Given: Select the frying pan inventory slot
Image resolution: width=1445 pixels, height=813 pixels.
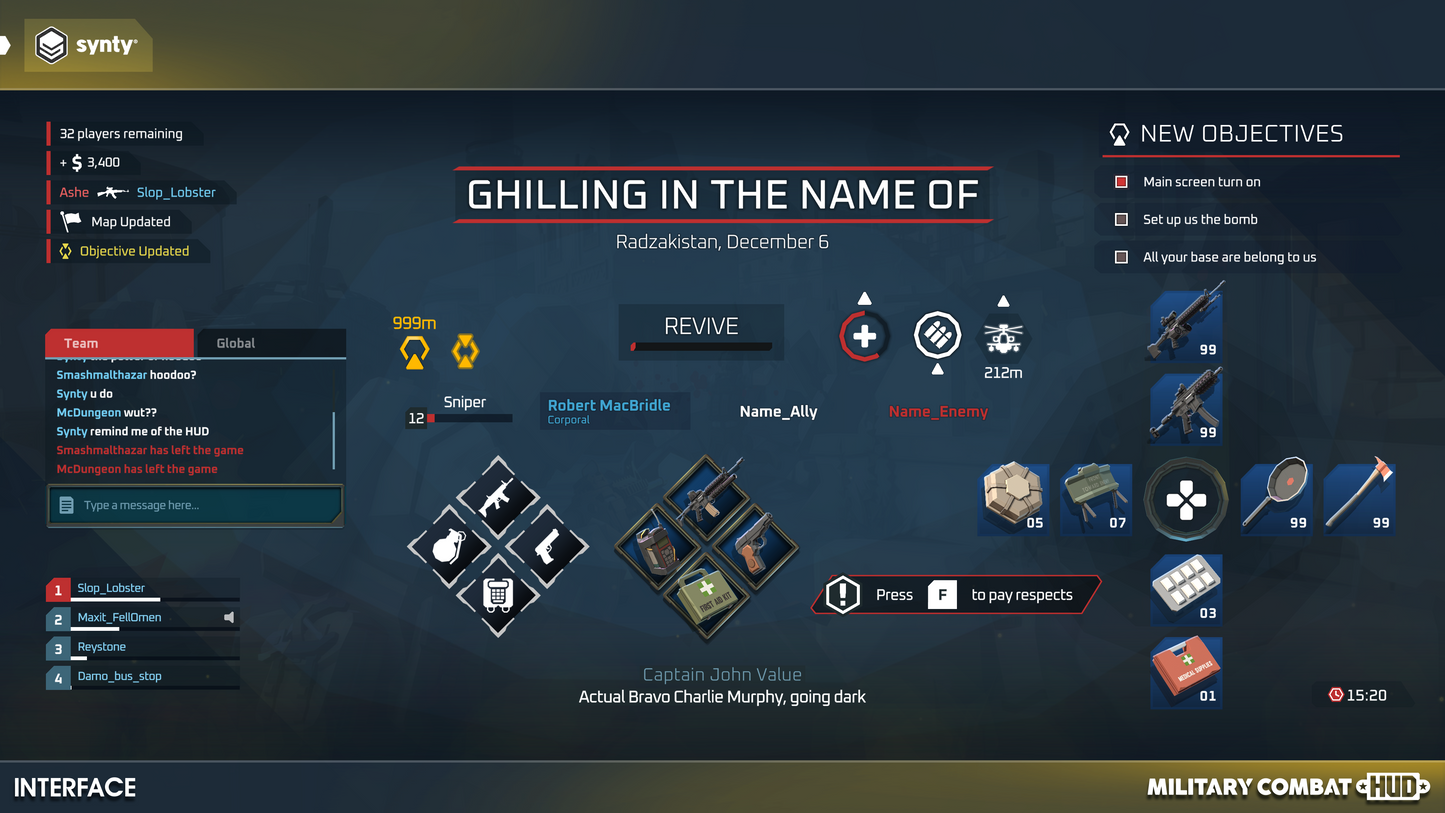Looking at the screenshot, I should 1276,497.
